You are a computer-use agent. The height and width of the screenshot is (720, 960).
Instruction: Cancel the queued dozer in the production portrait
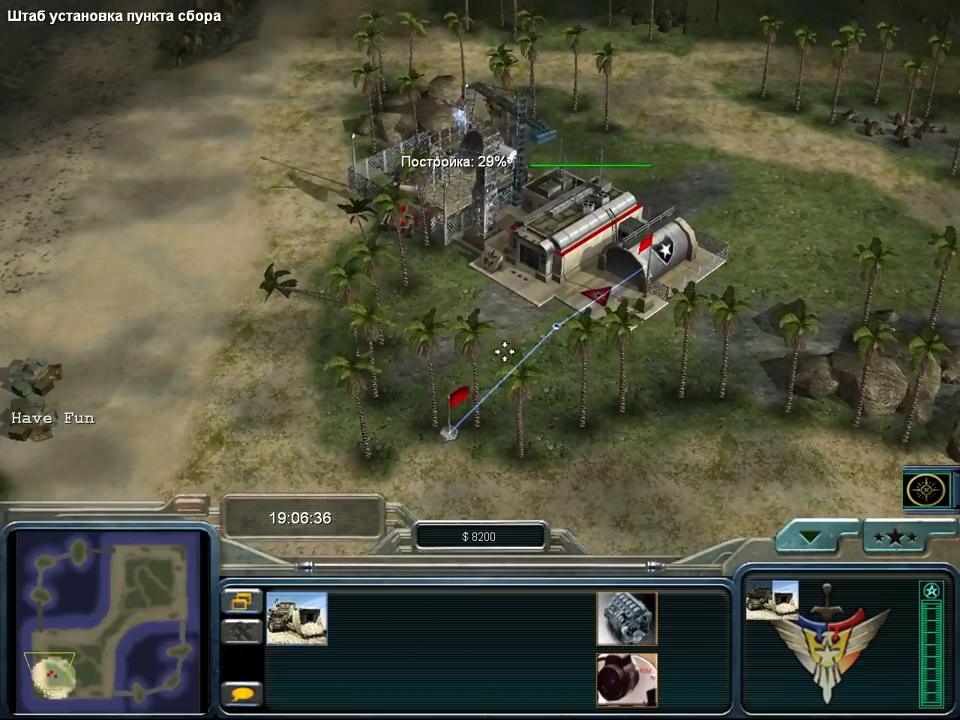point(771,600)
